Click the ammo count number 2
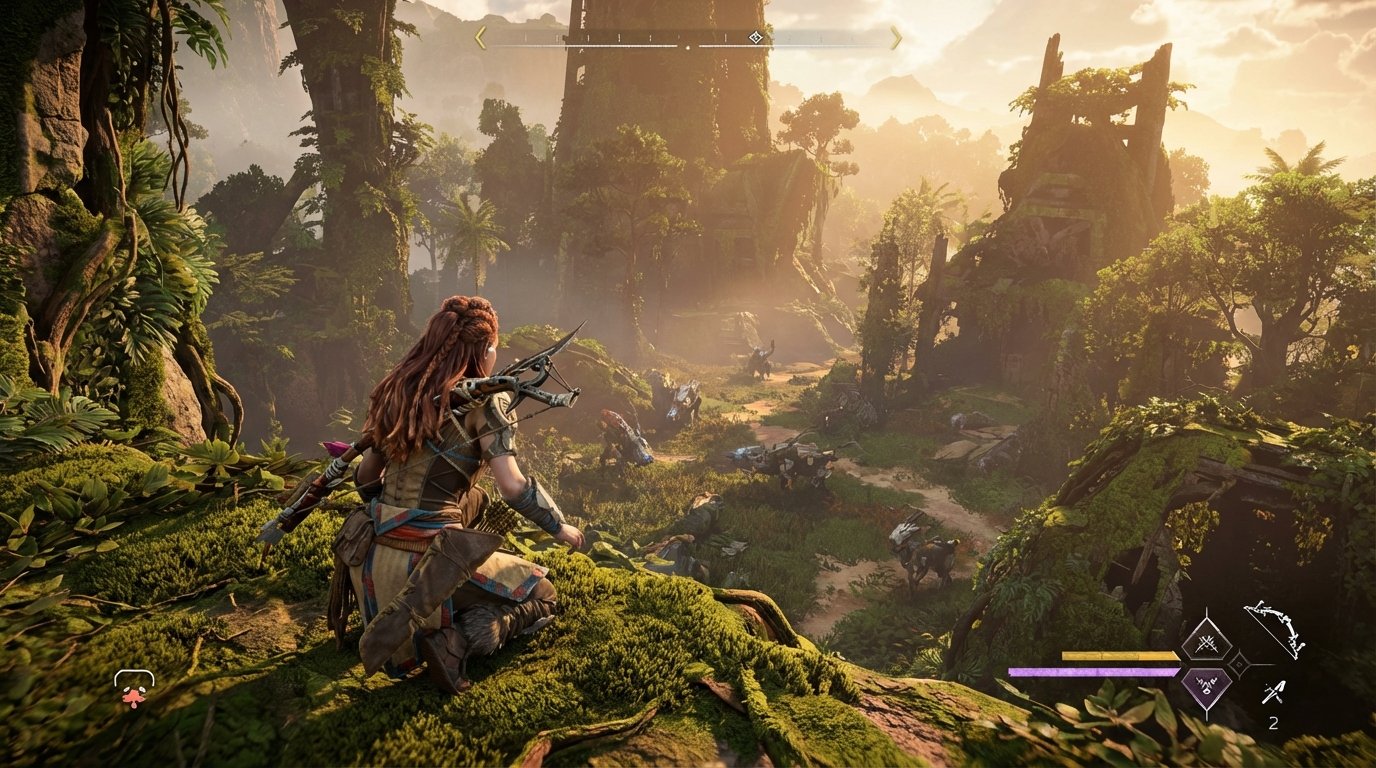 pos(1274,722)
